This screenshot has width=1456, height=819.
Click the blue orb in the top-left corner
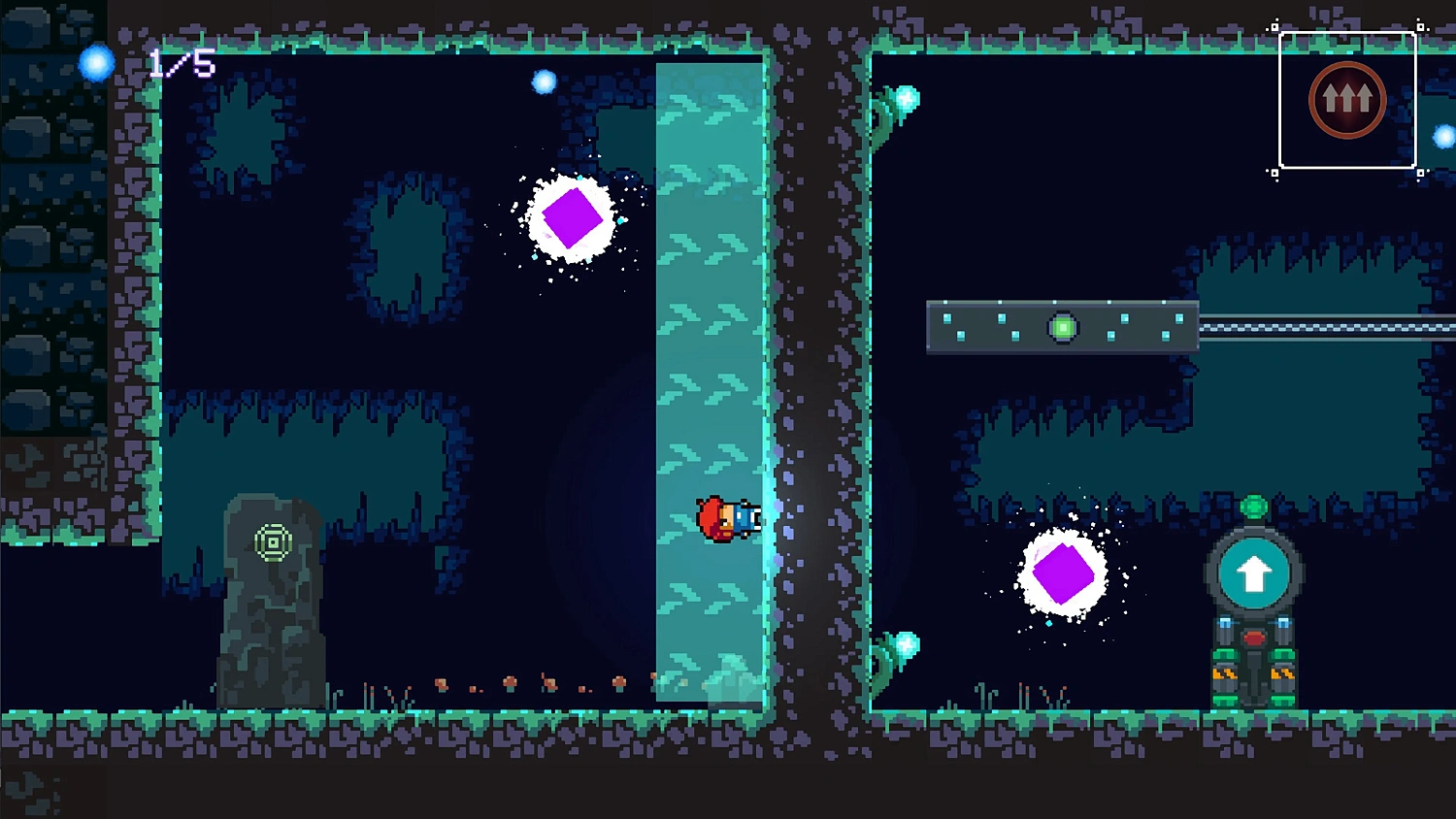pos(97,61)
